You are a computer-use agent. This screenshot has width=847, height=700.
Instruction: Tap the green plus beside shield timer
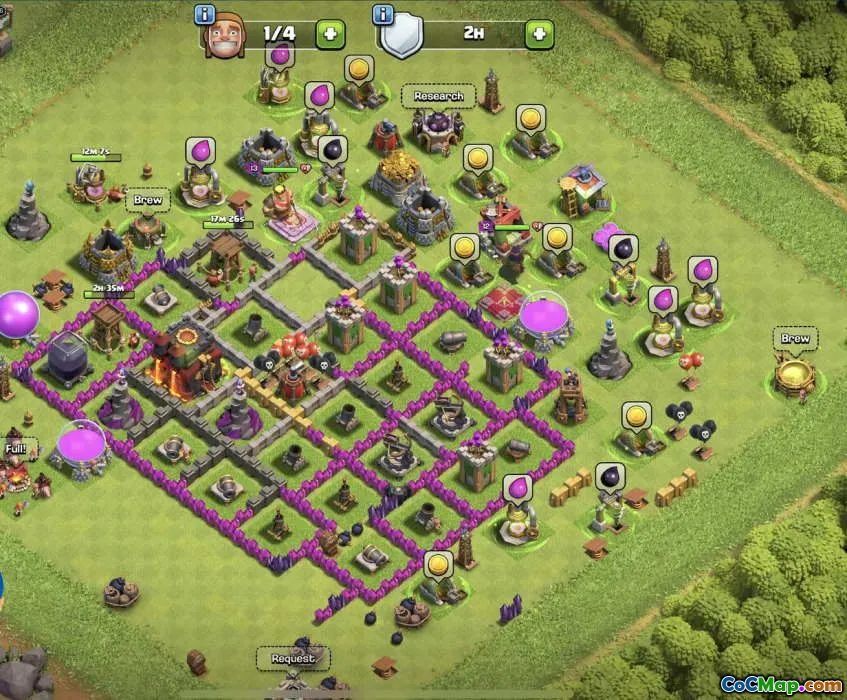tap(539, 34)
